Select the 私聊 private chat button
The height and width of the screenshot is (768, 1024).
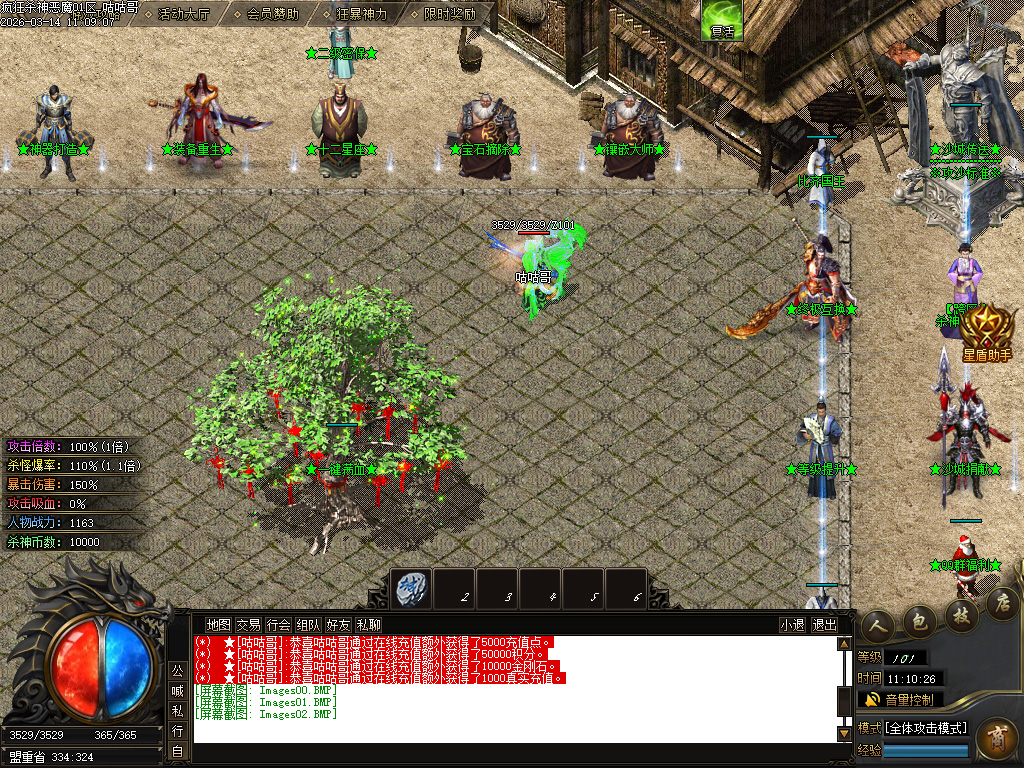(x=369, y=625)
